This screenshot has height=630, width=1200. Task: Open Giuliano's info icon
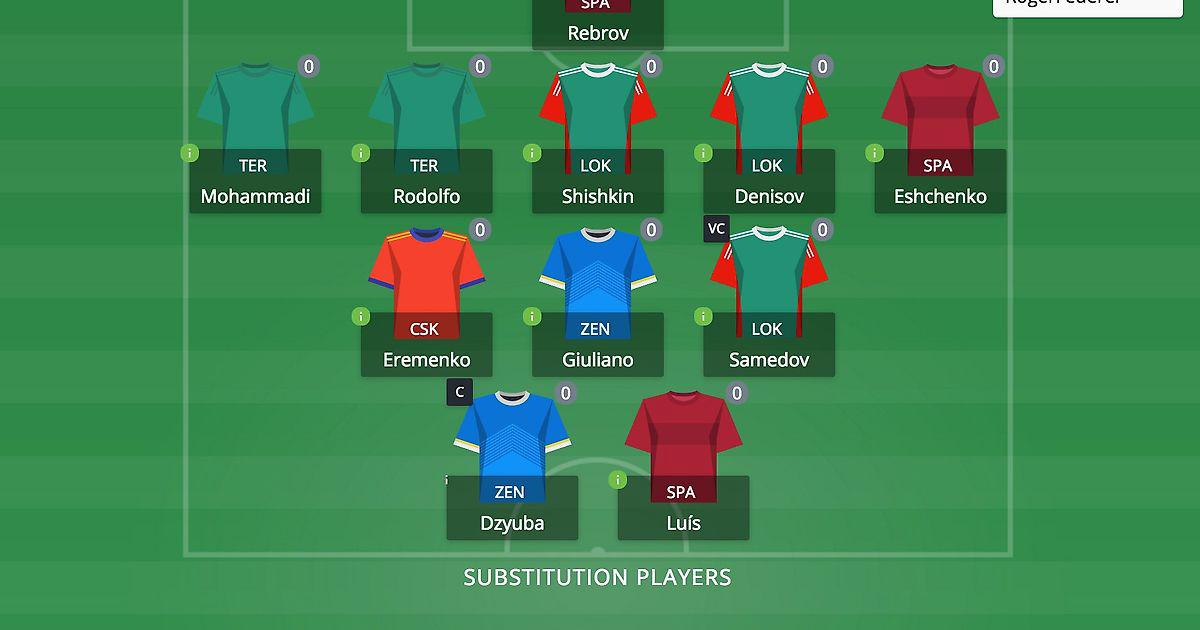click(x=531, y=316)
